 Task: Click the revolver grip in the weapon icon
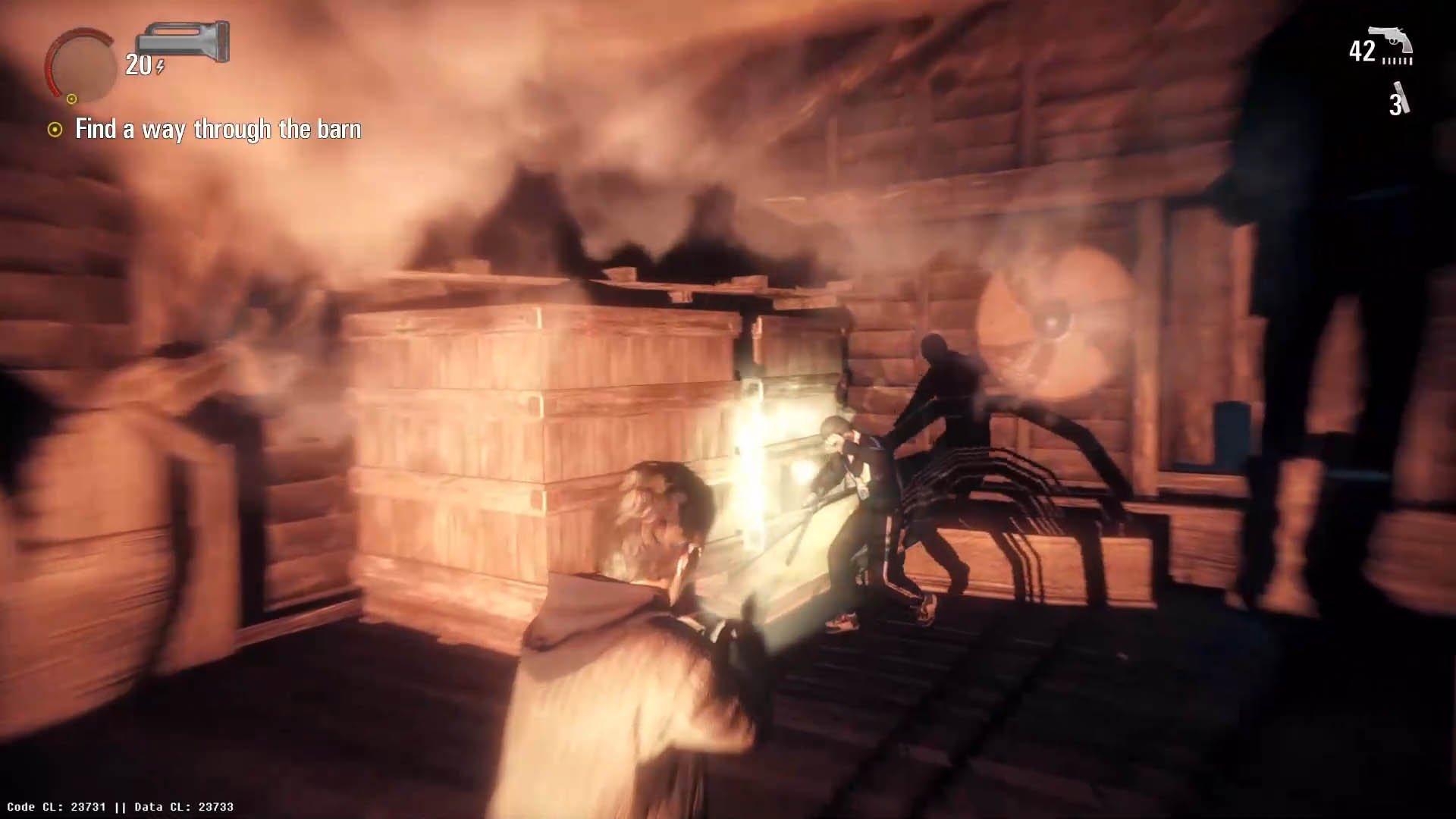tap(1407, 47)
